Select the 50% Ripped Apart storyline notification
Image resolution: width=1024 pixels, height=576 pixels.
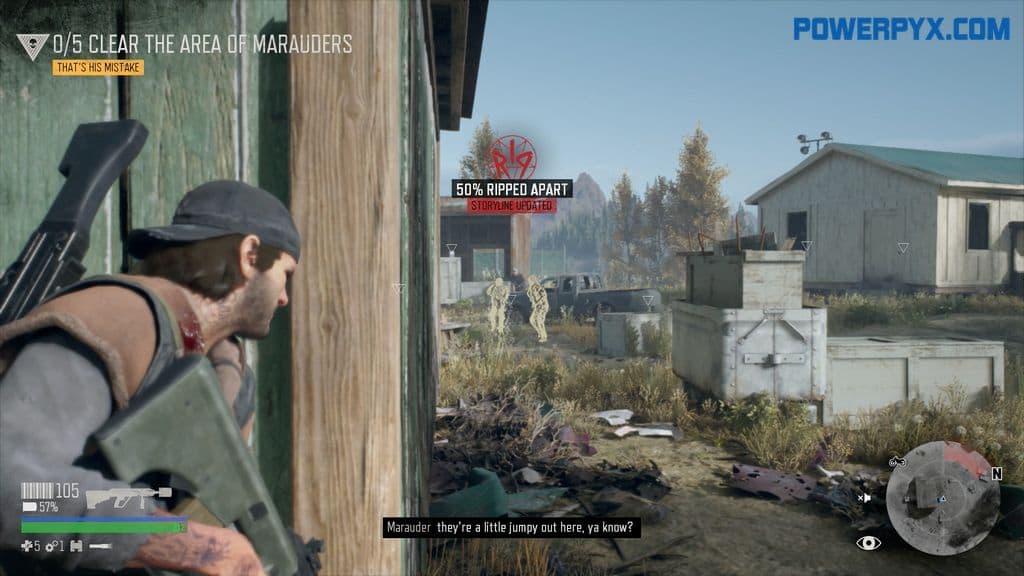pos(512,188)
